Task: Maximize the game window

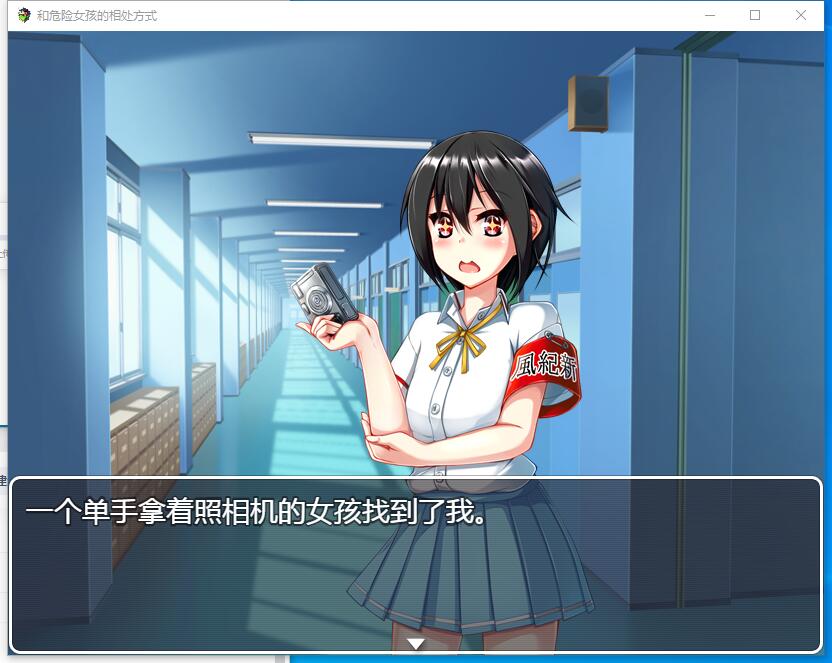Action: coord(755,15)
